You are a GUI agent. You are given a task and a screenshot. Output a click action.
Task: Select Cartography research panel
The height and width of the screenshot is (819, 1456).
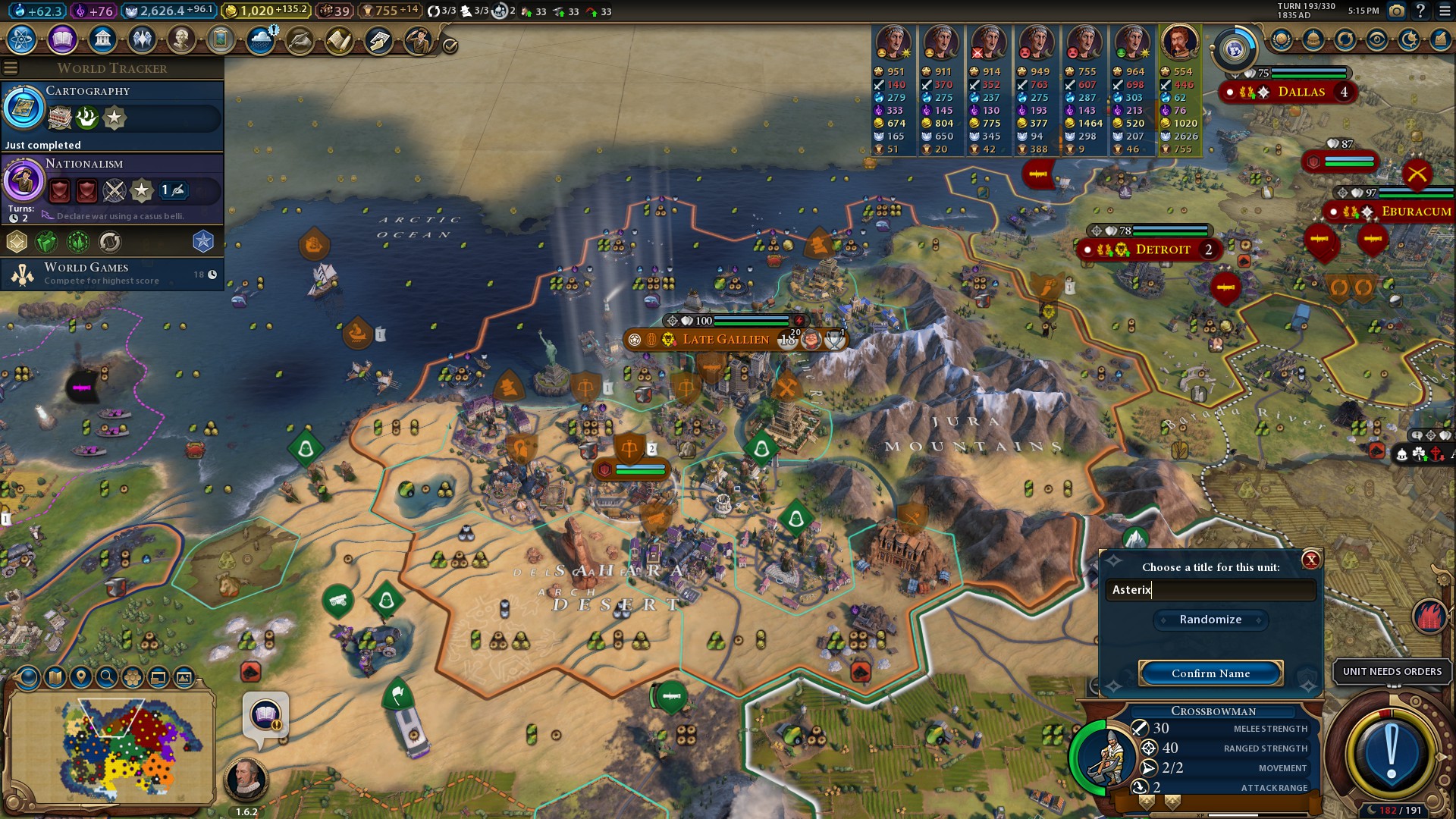[x=112, y=108]
